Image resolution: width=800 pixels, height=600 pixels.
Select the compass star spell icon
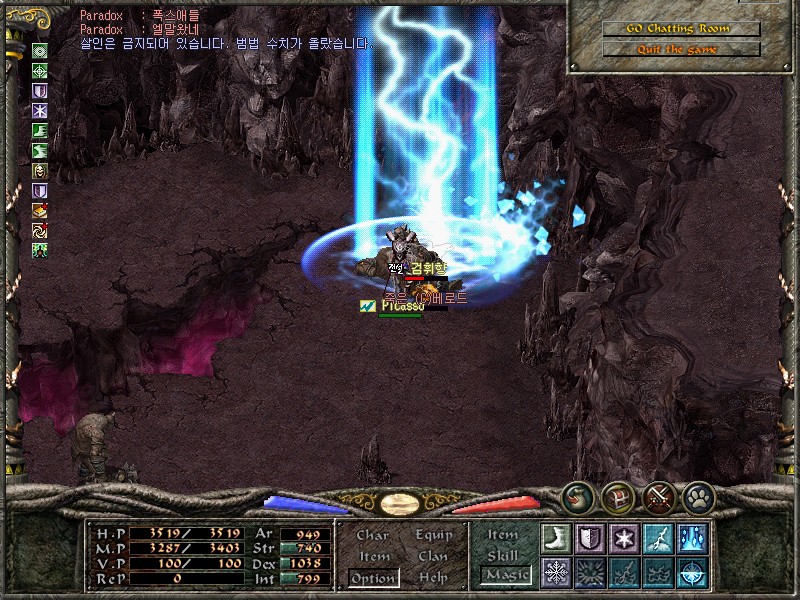pos(692,572)
